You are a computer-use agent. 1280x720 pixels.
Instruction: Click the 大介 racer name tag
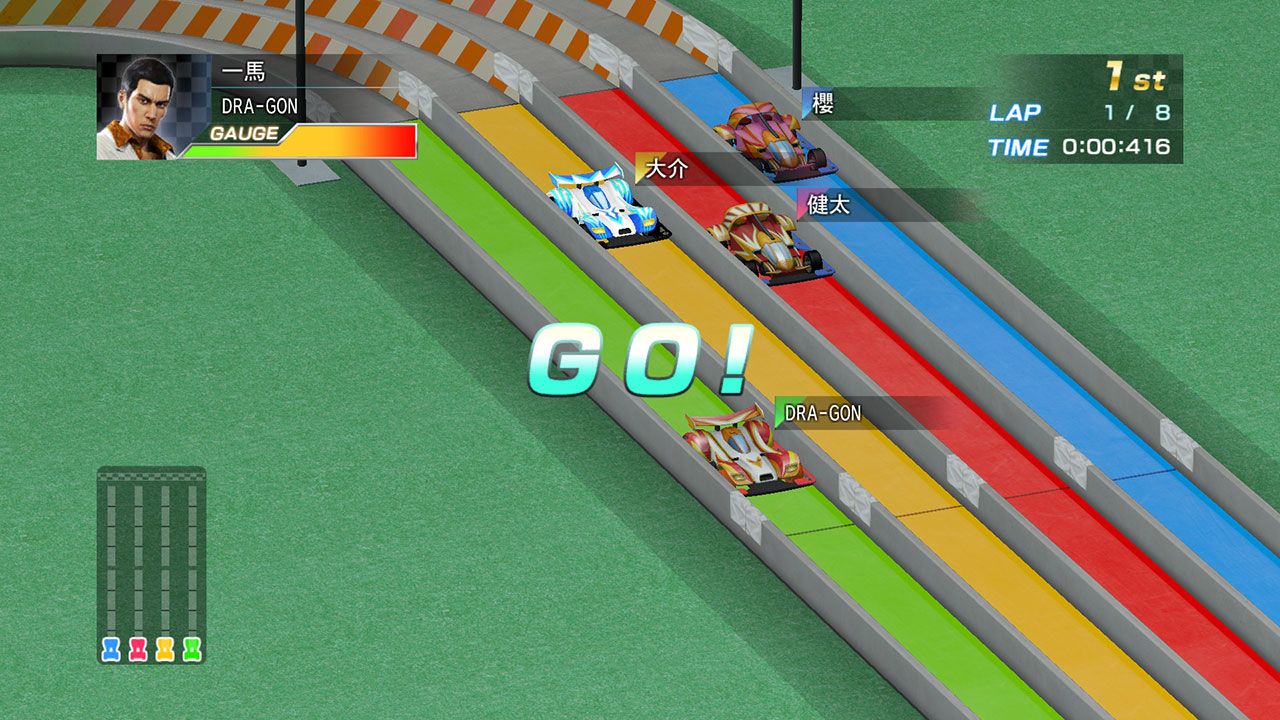tap(667, 169)
